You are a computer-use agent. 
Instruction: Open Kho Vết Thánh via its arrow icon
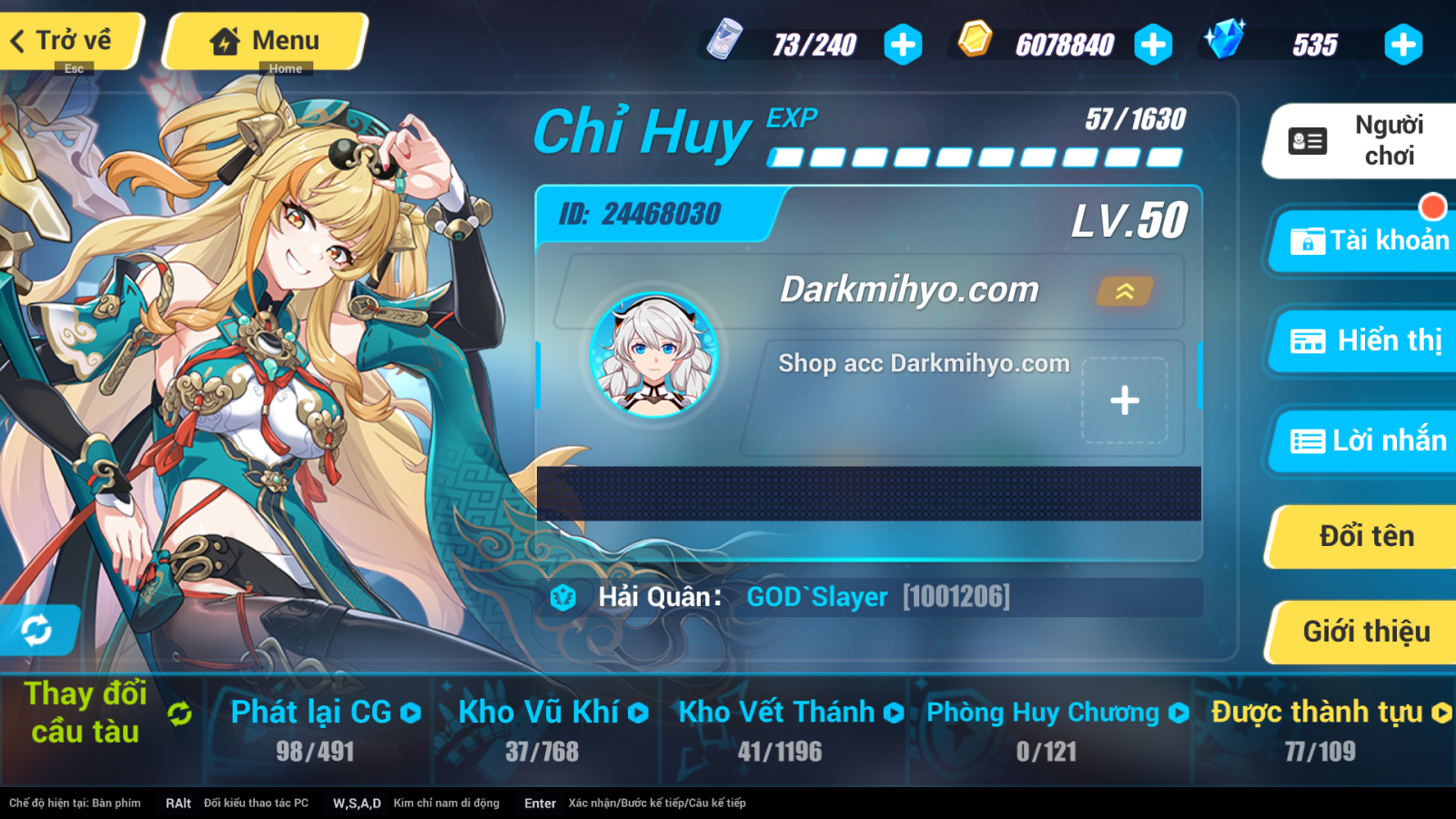(x=894, y=713)
